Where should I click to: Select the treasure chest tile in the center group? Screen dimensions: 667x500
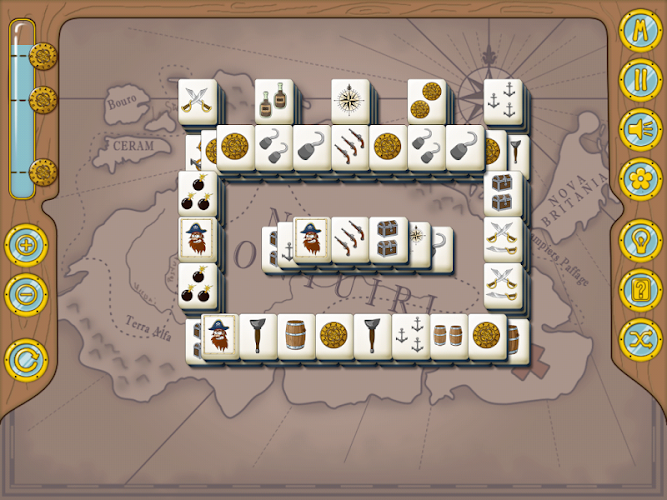point(388,240)
